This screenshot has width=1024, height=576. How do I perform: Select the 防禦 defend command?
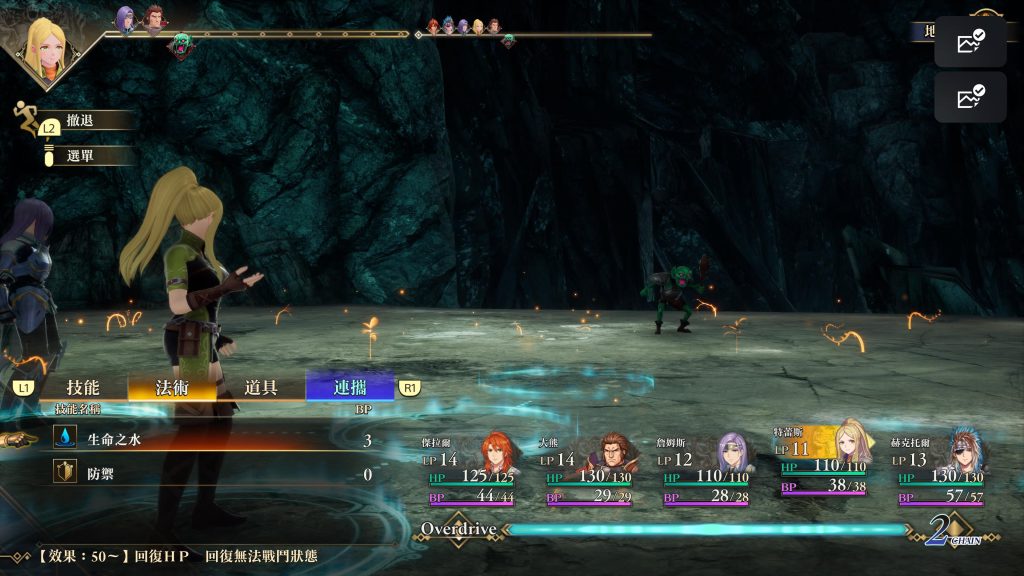210,474
